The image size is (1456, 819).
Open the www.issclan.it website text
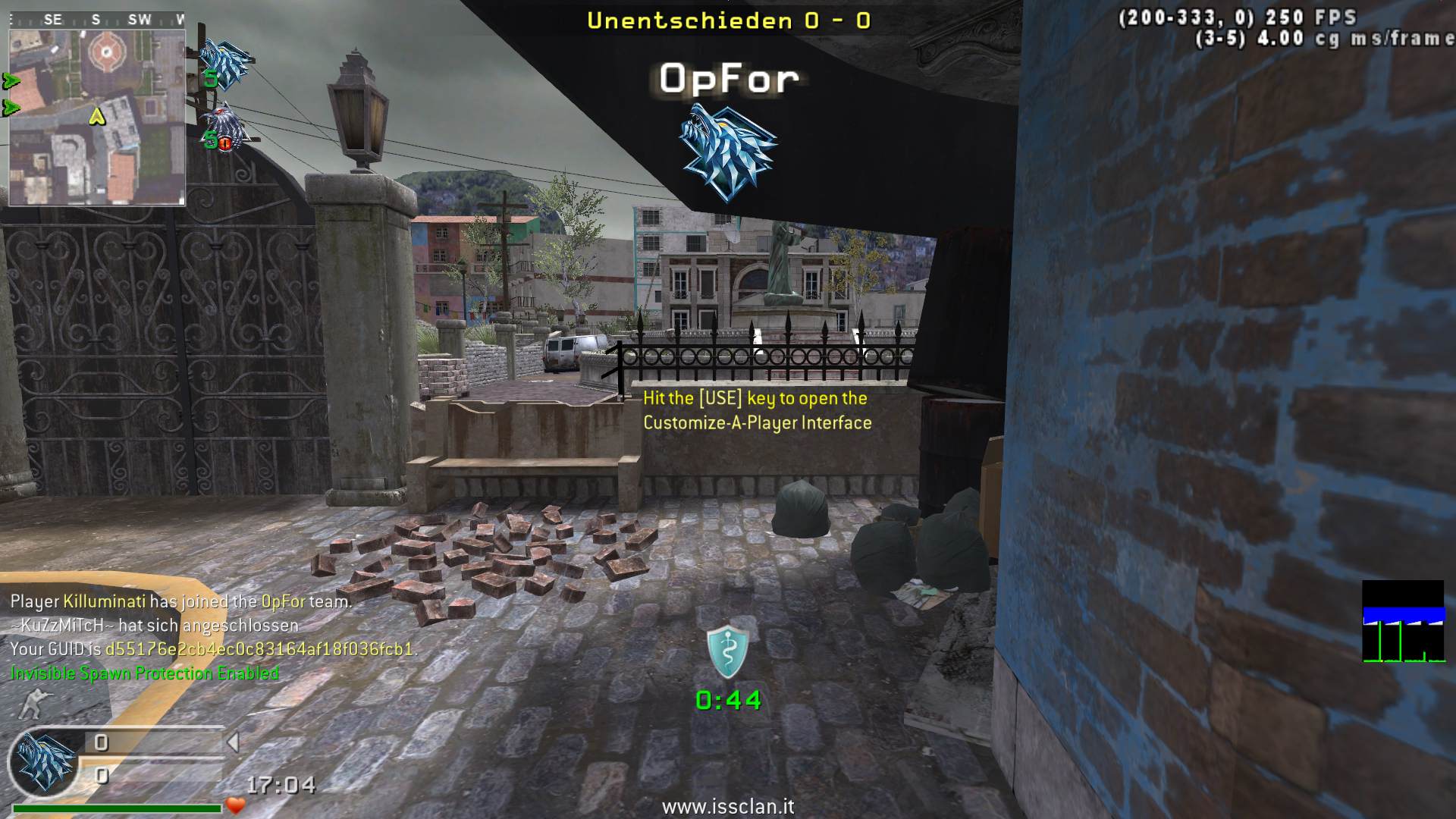[728, 806]
